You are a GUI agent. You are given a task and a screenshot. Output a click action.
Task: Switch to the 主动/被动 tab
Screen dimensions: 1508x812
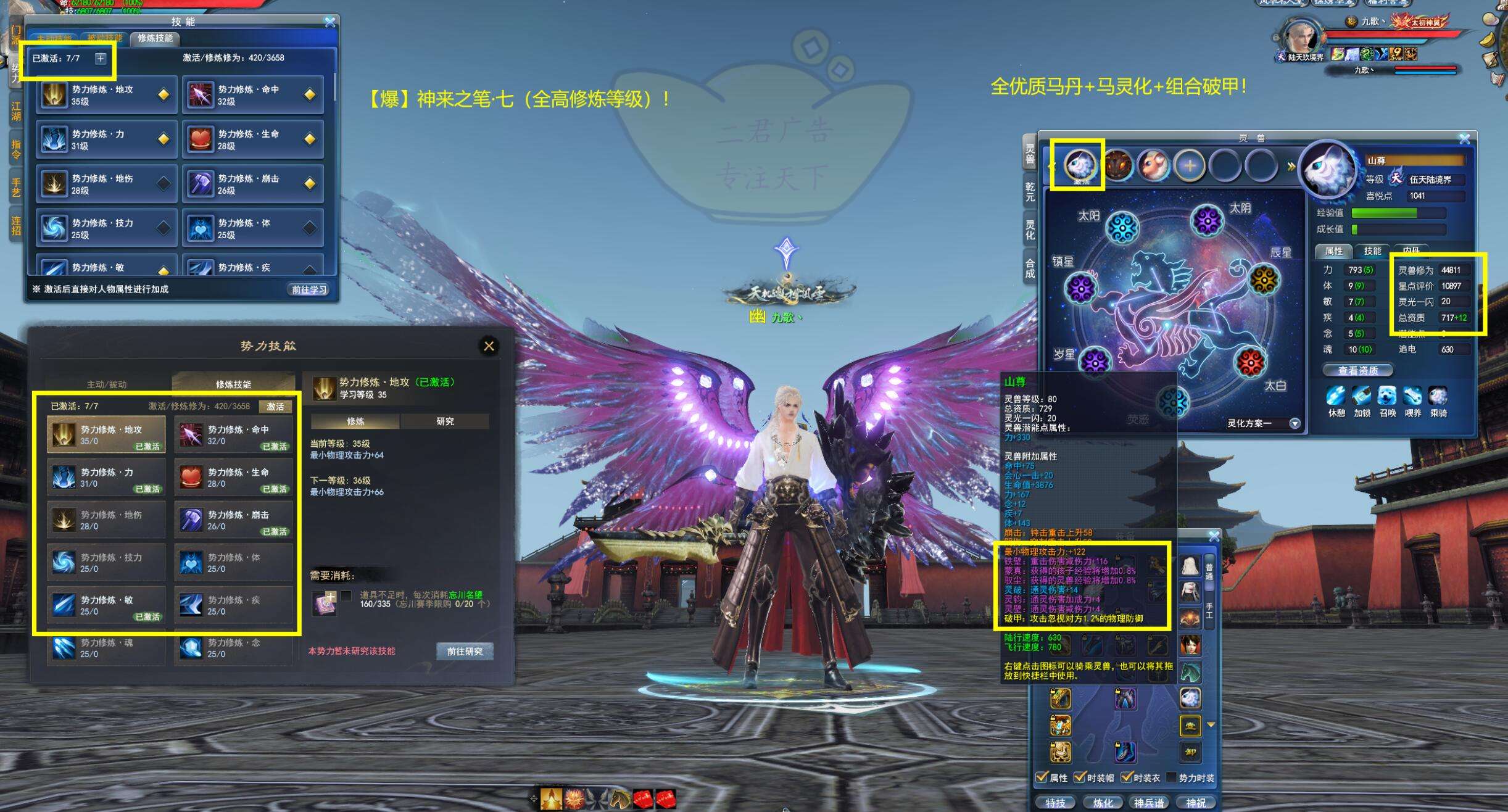107,384
